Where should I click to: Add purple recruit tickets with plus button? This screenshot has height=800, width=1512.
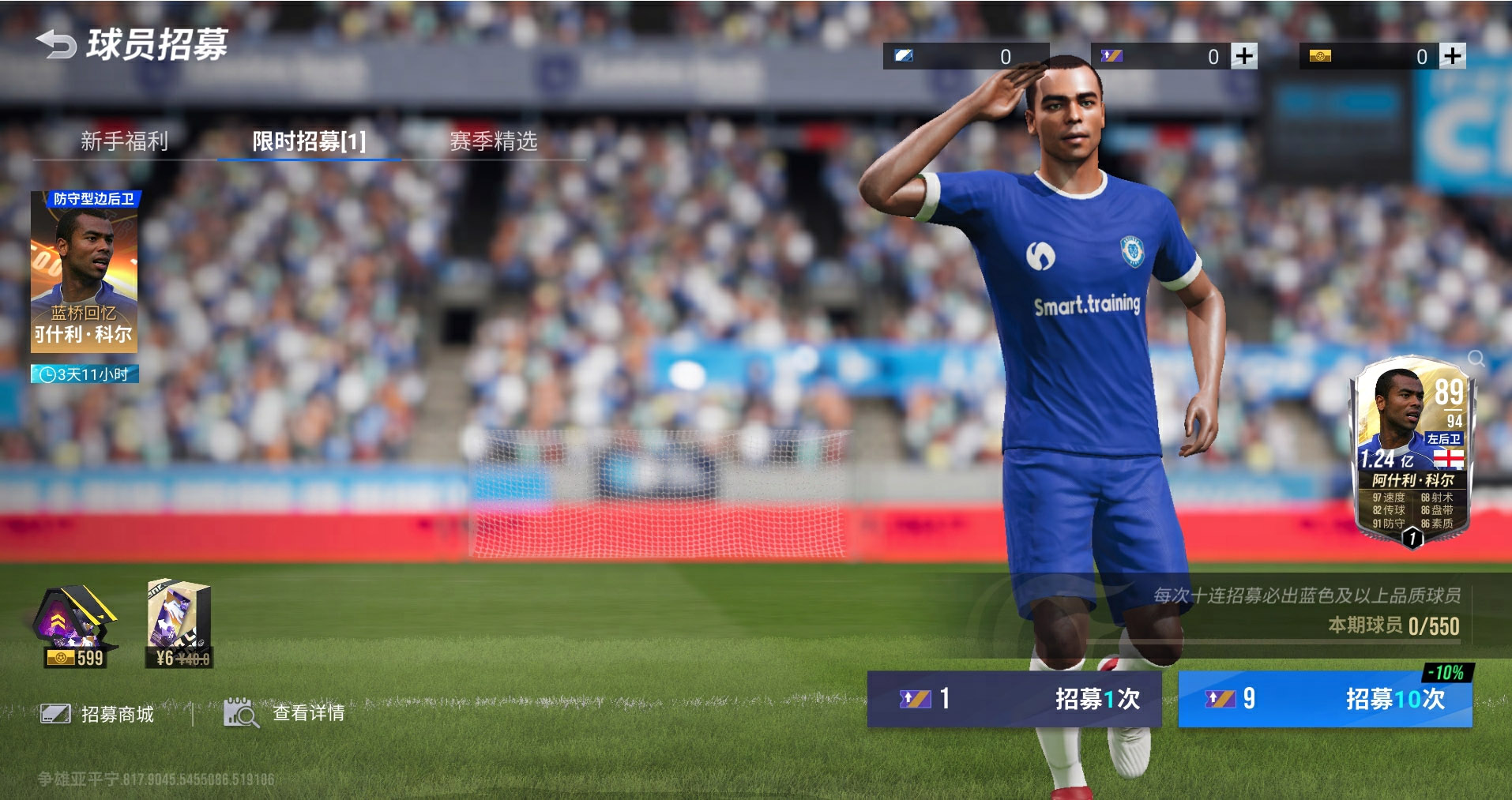(1244, 56)
